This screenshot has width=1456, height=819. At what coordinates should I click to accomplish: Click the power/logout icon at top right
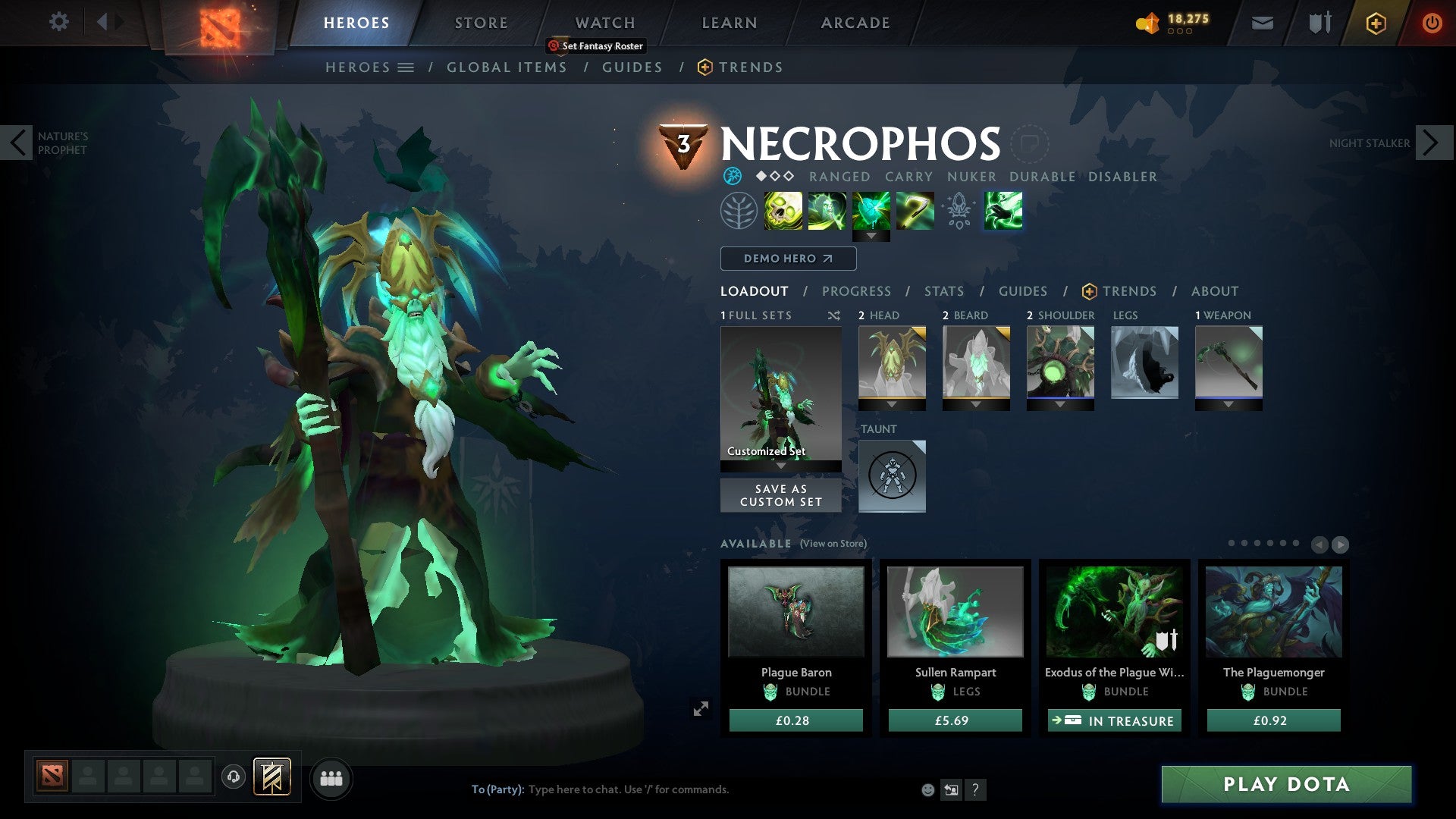(1432, 22)
